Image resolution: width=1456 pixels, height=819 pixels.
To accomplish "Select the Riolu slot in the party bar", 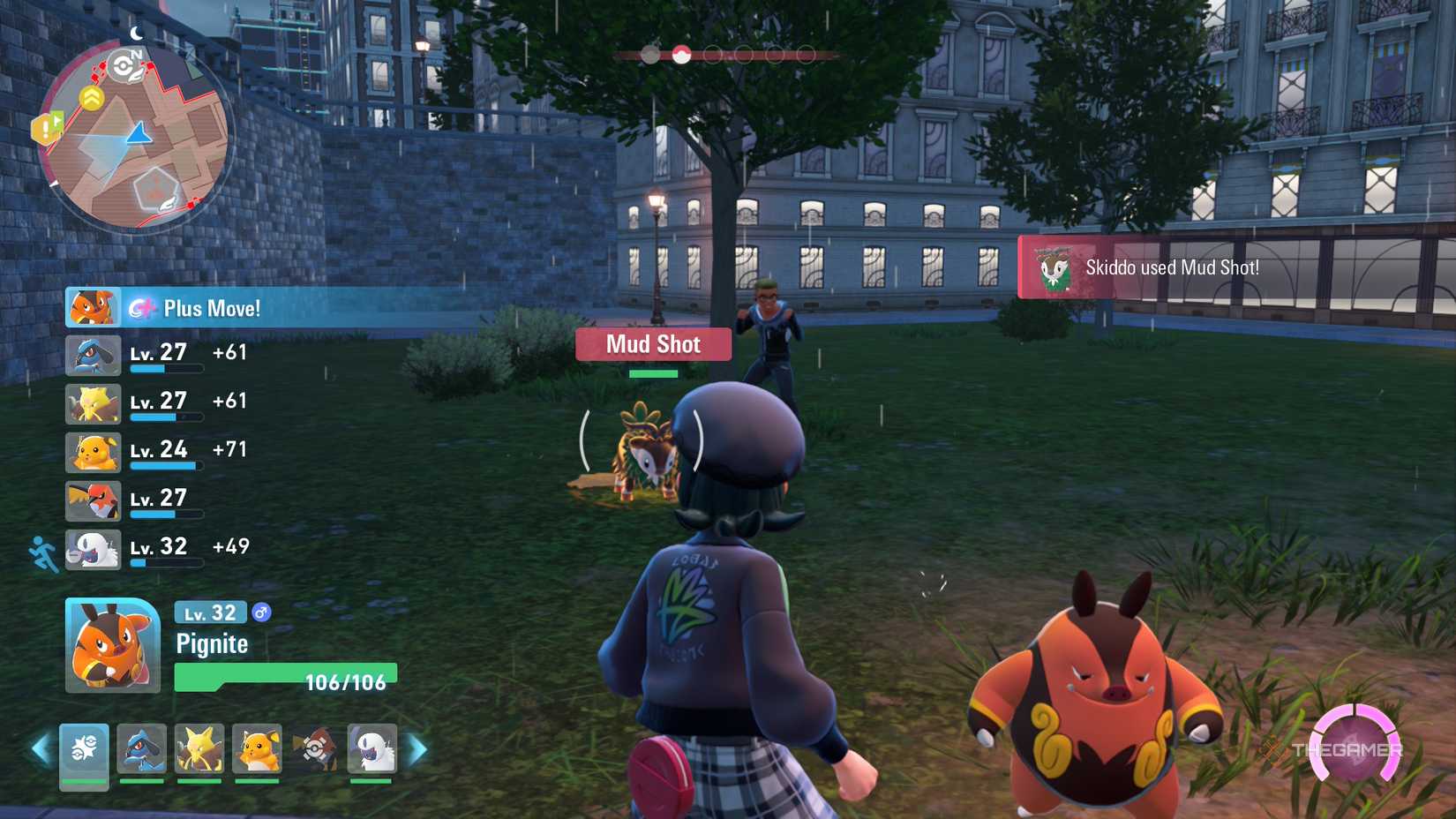I will tap(141, 749).
